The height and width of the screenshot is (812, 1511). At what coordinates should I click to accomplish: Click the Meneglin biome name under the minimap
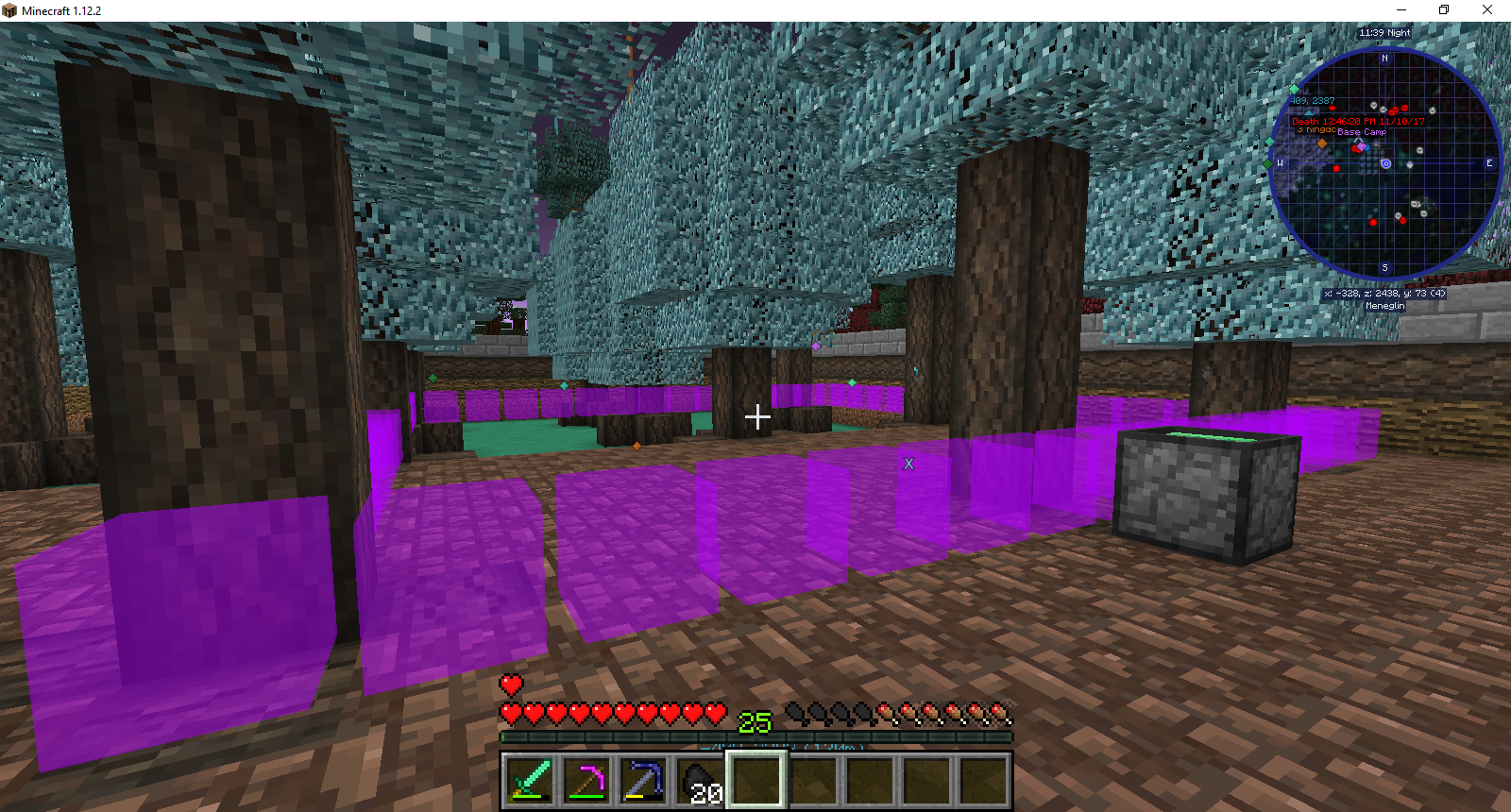1384,305
